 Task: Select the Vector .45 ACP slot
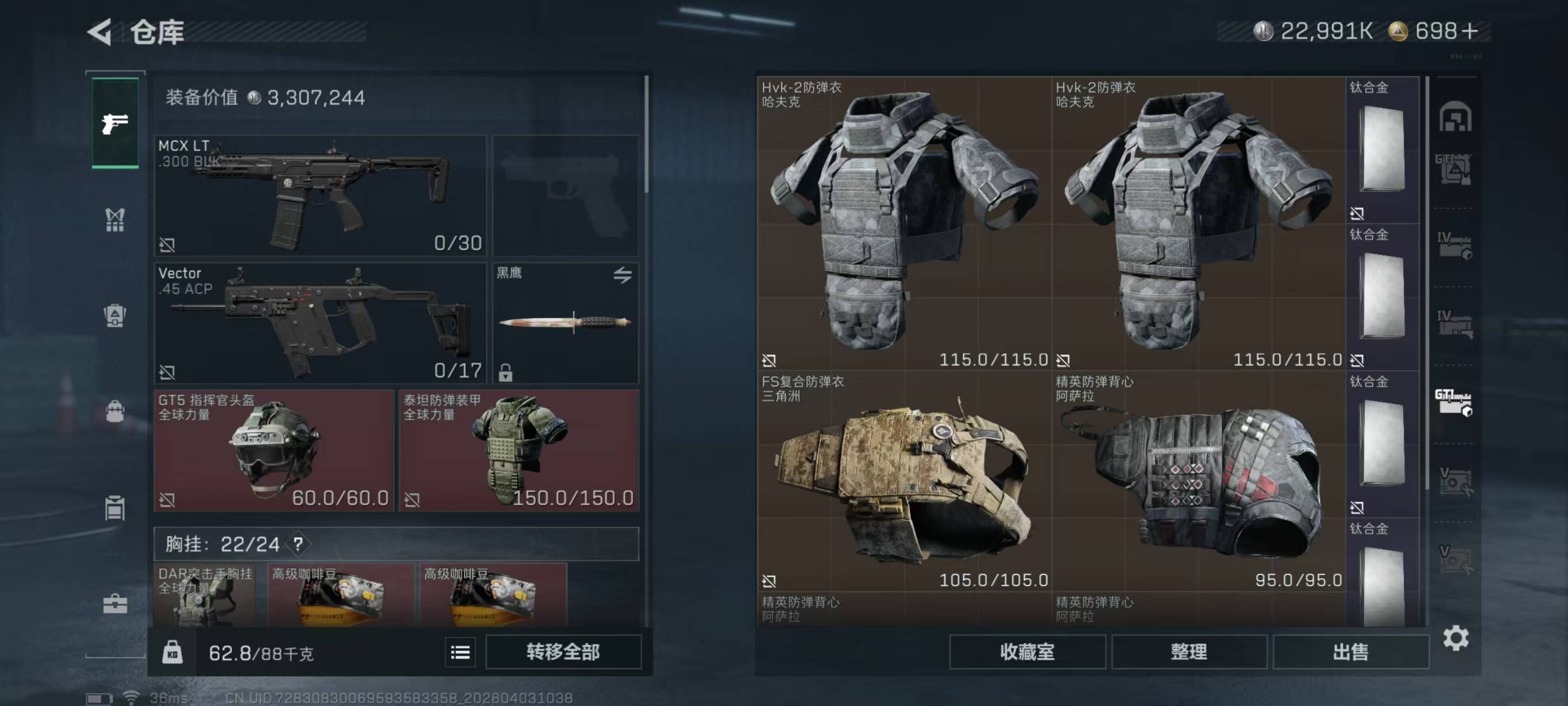coord(320,323)
